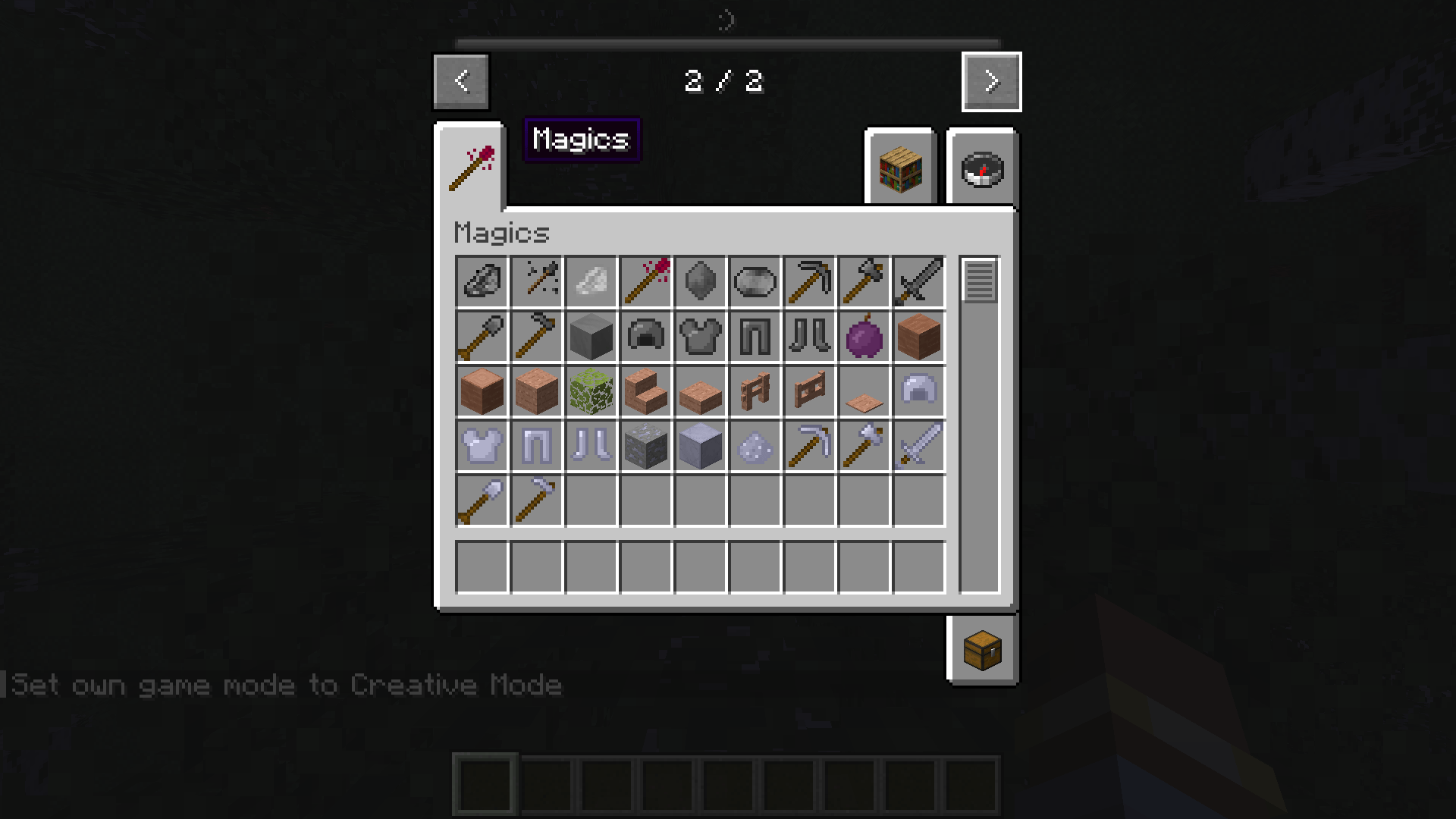Pick the leafy green block

[x=590, y=391]
